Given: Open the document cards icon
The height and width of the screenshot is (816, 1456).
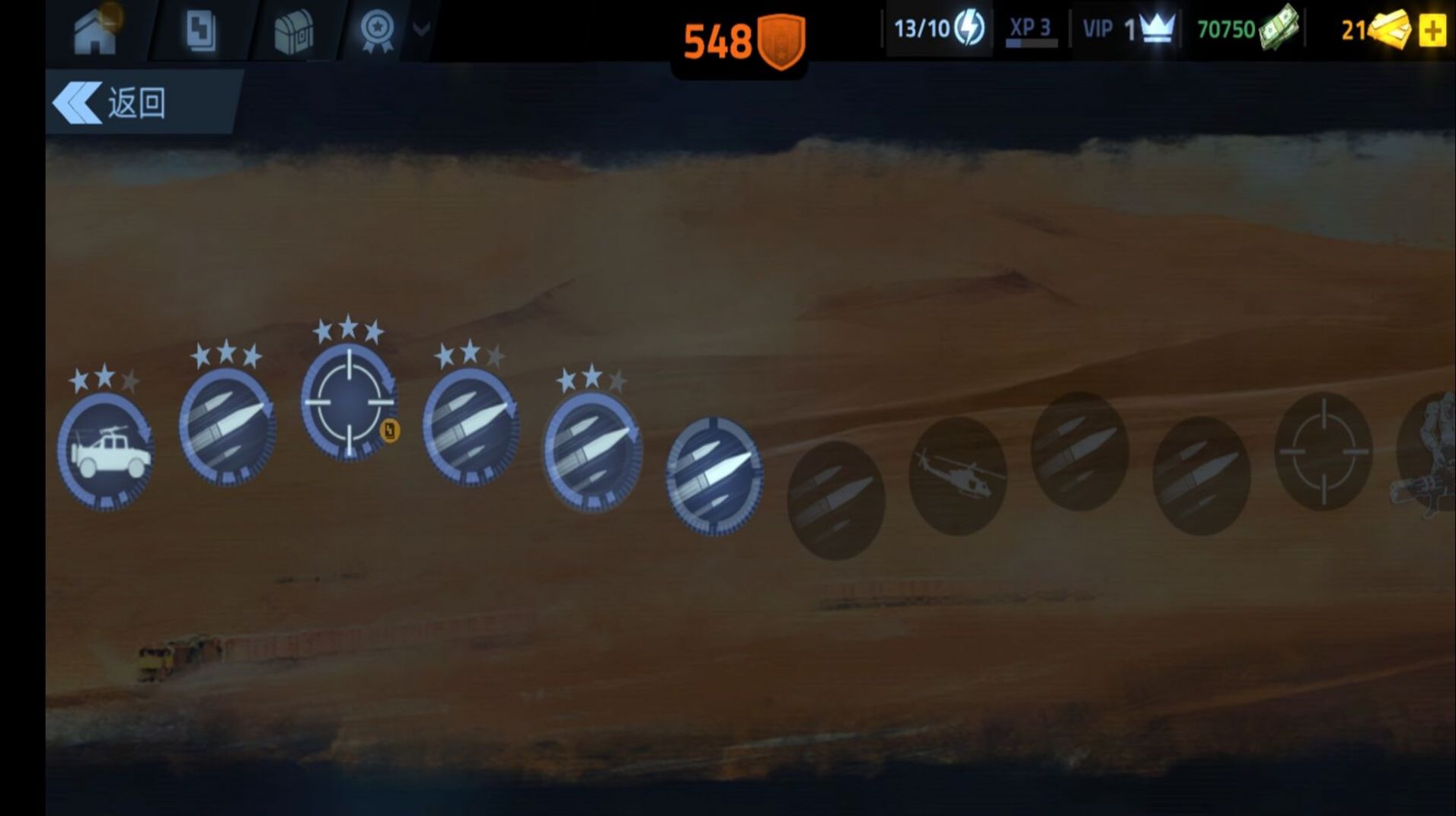Looking at the screenshot, I should coord(201,32).
